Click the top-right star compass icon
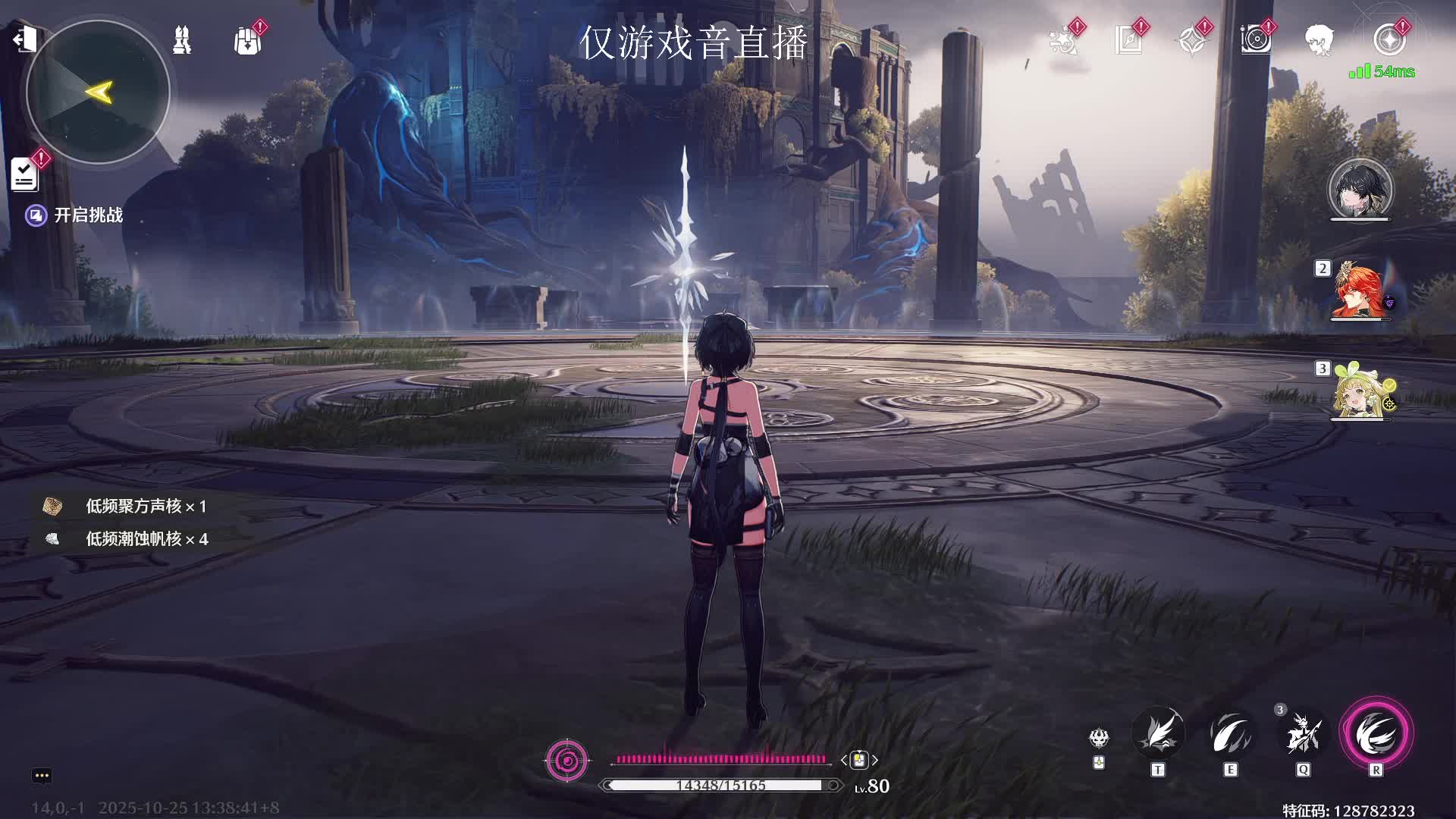Viewport: 1456px width, 819px height. coord(1389,40)
